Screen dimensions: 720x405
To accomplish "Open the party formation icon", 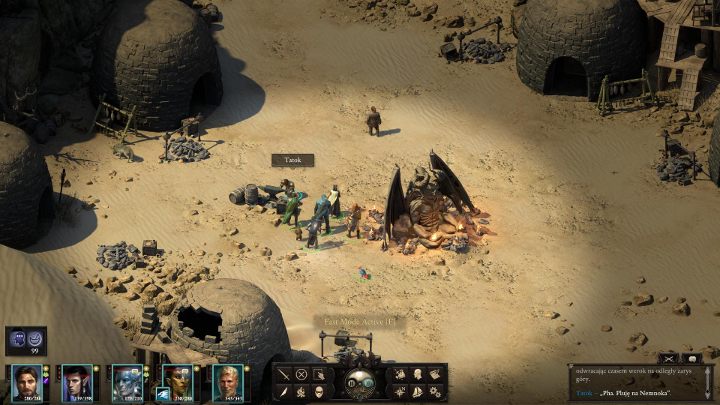I will tap(400, 374).
